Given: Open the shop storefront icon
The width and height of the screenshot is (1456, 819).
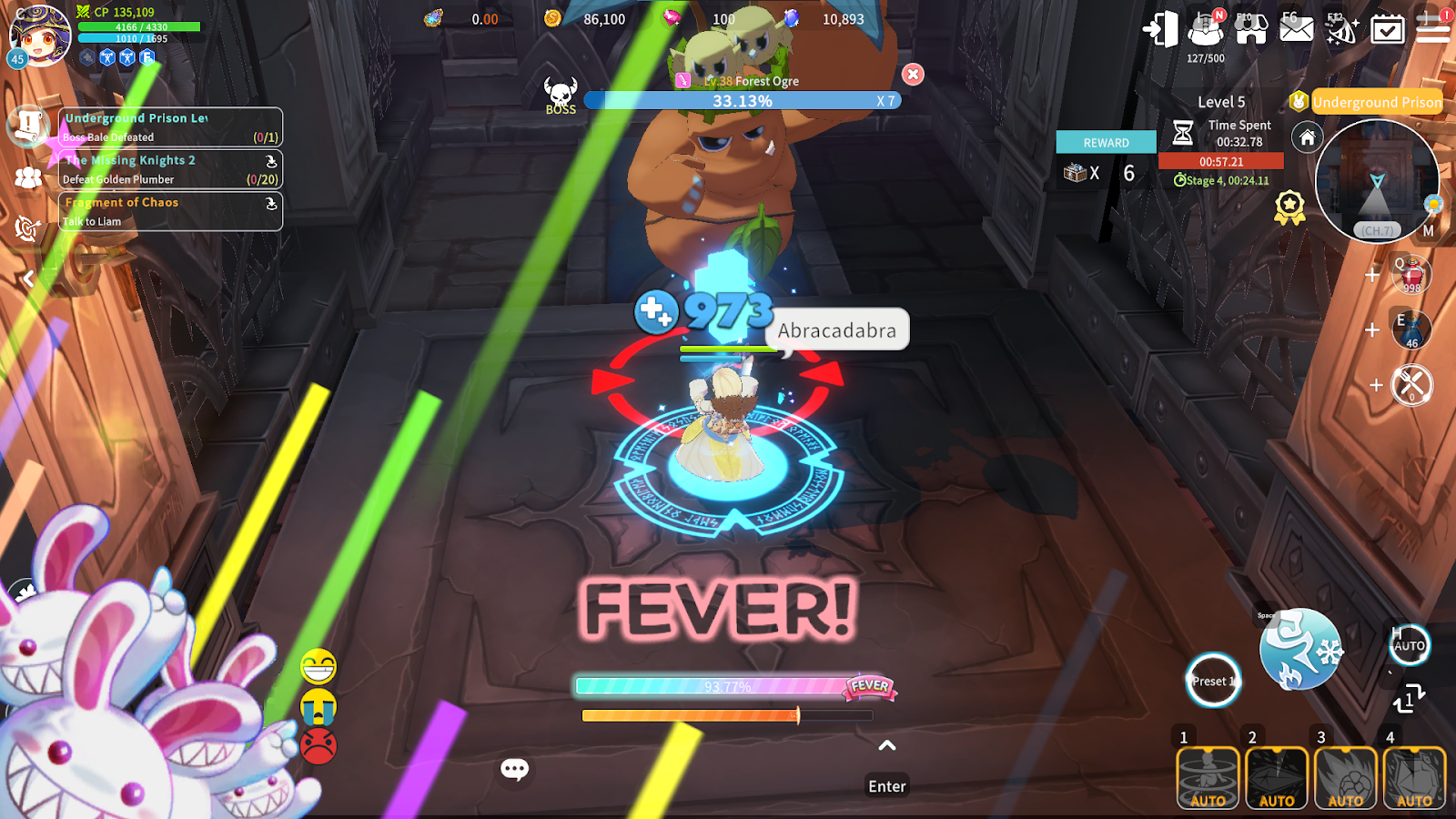Looking at the screenshot, I should click(x=1251, y=30).
